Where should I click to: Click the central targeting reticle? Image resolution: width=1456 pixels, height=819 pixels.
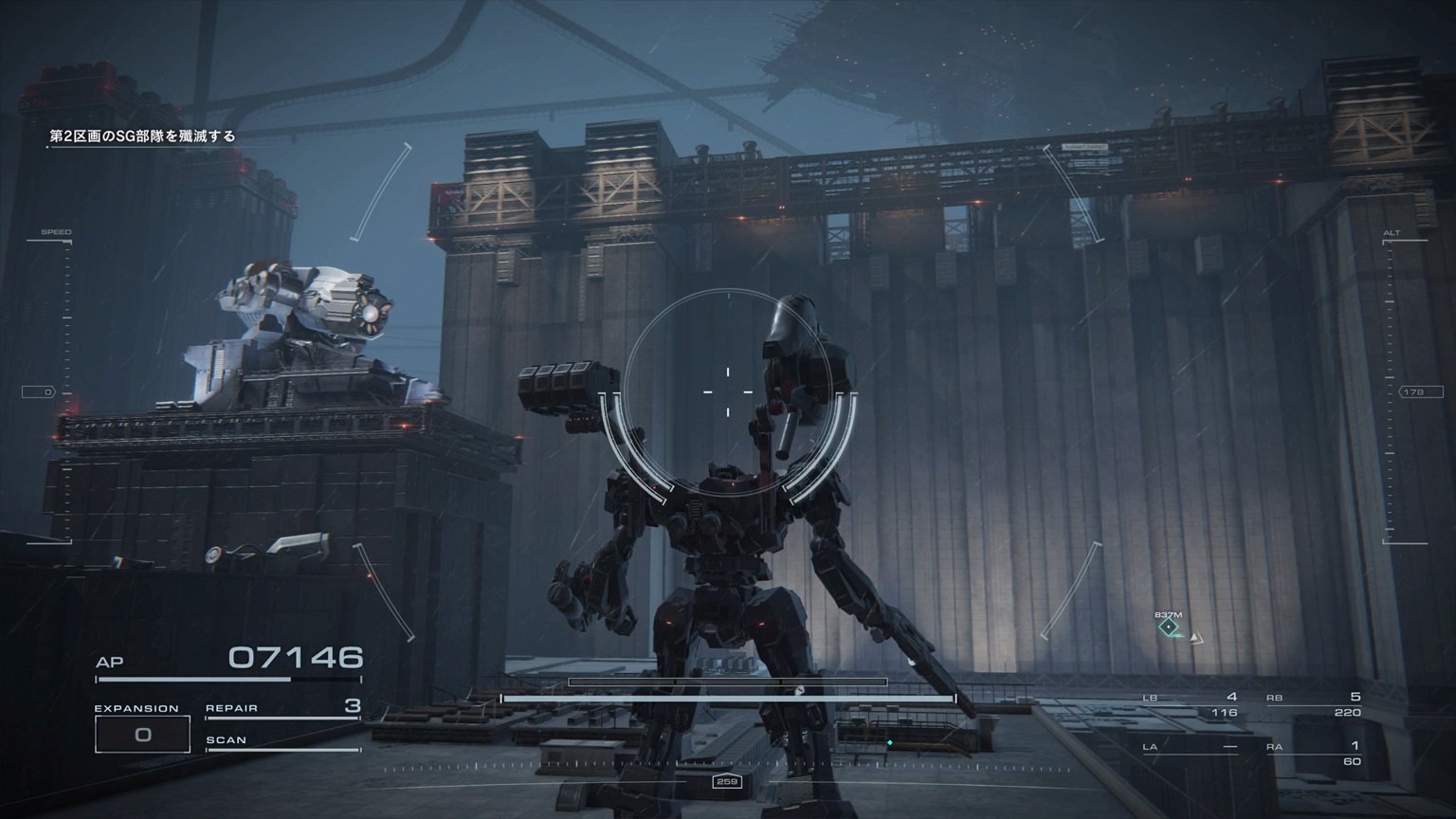(x=726, y=389)
